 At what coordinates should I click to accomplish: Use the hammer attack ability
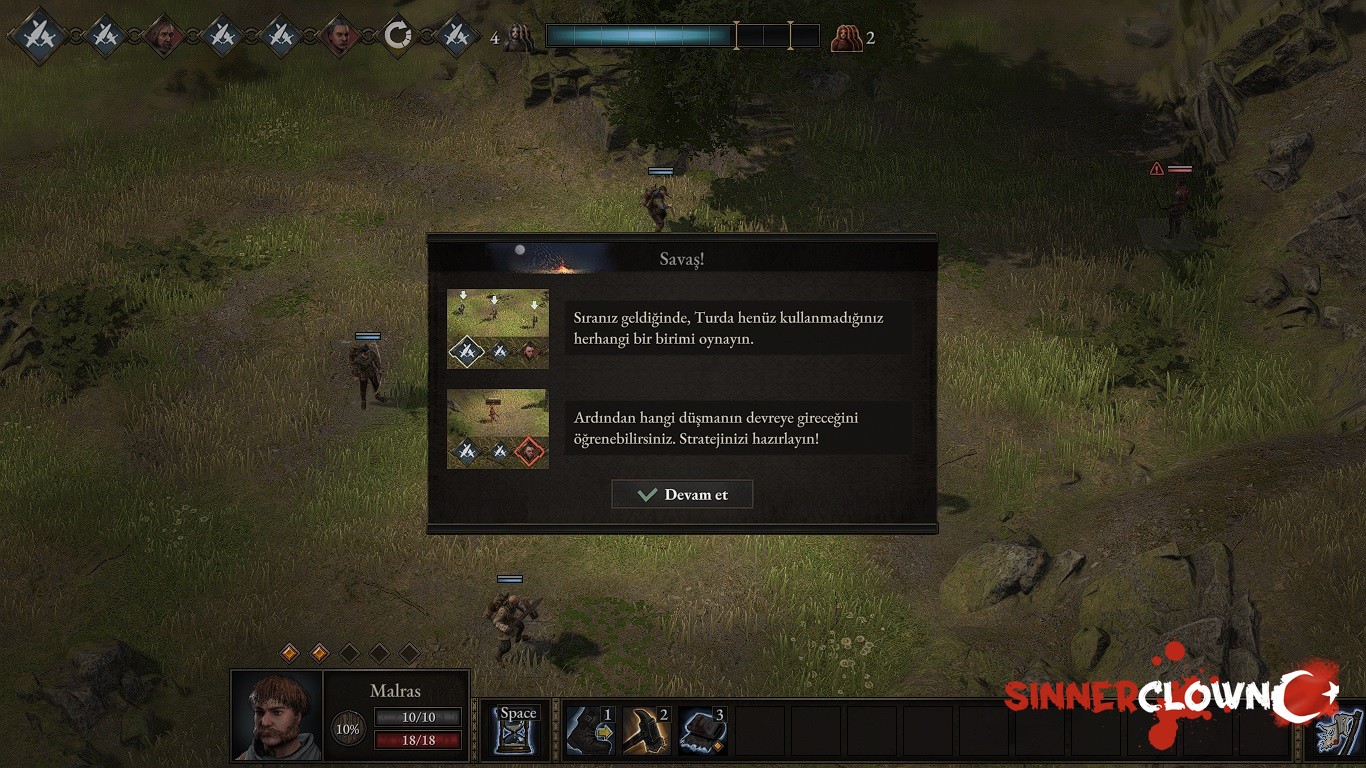click(x=646, y=730)
